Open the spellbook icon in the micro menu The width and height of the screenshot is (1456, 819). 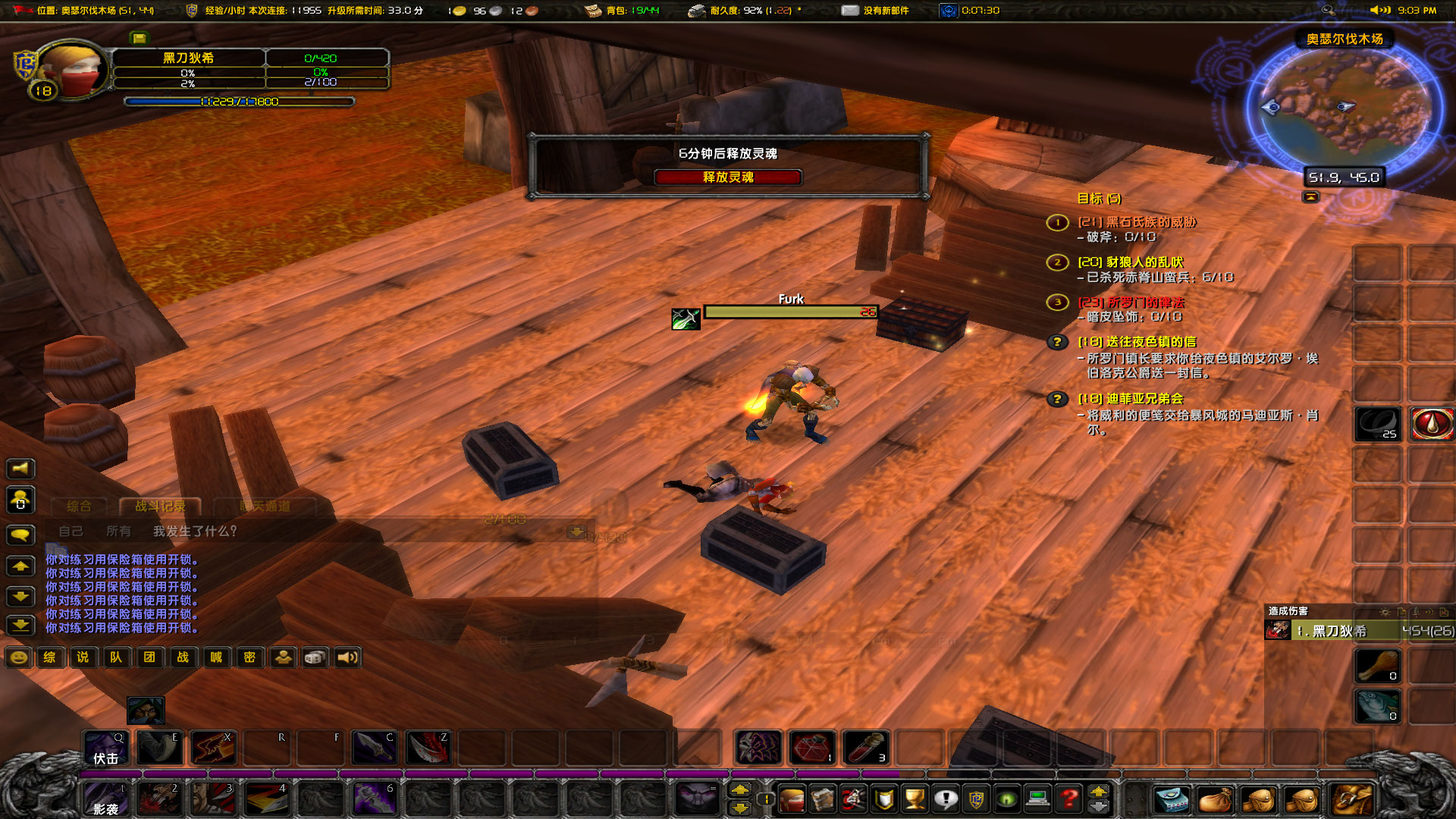click(823, 800)
